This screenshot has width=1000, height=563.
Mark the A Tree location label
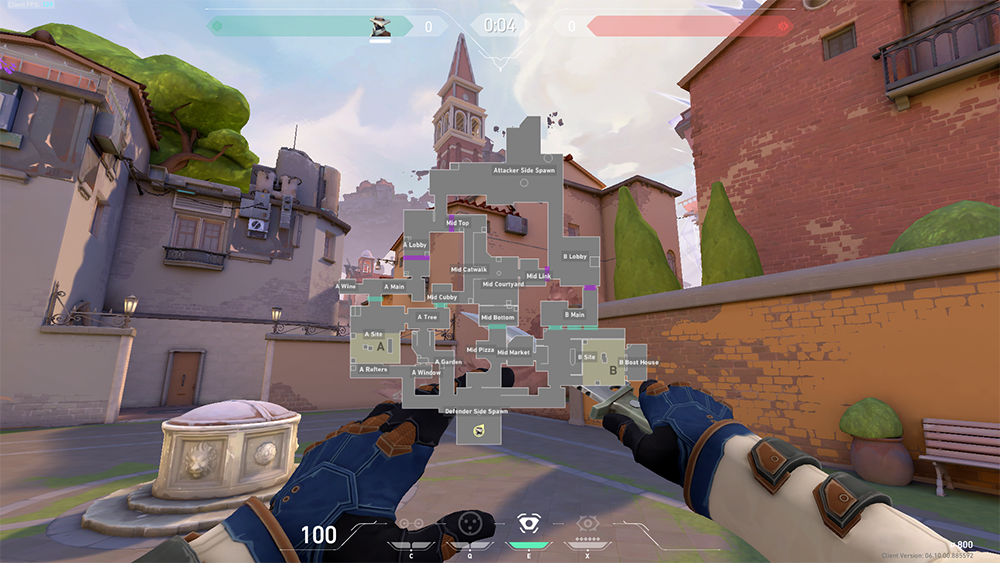(427, 318)
